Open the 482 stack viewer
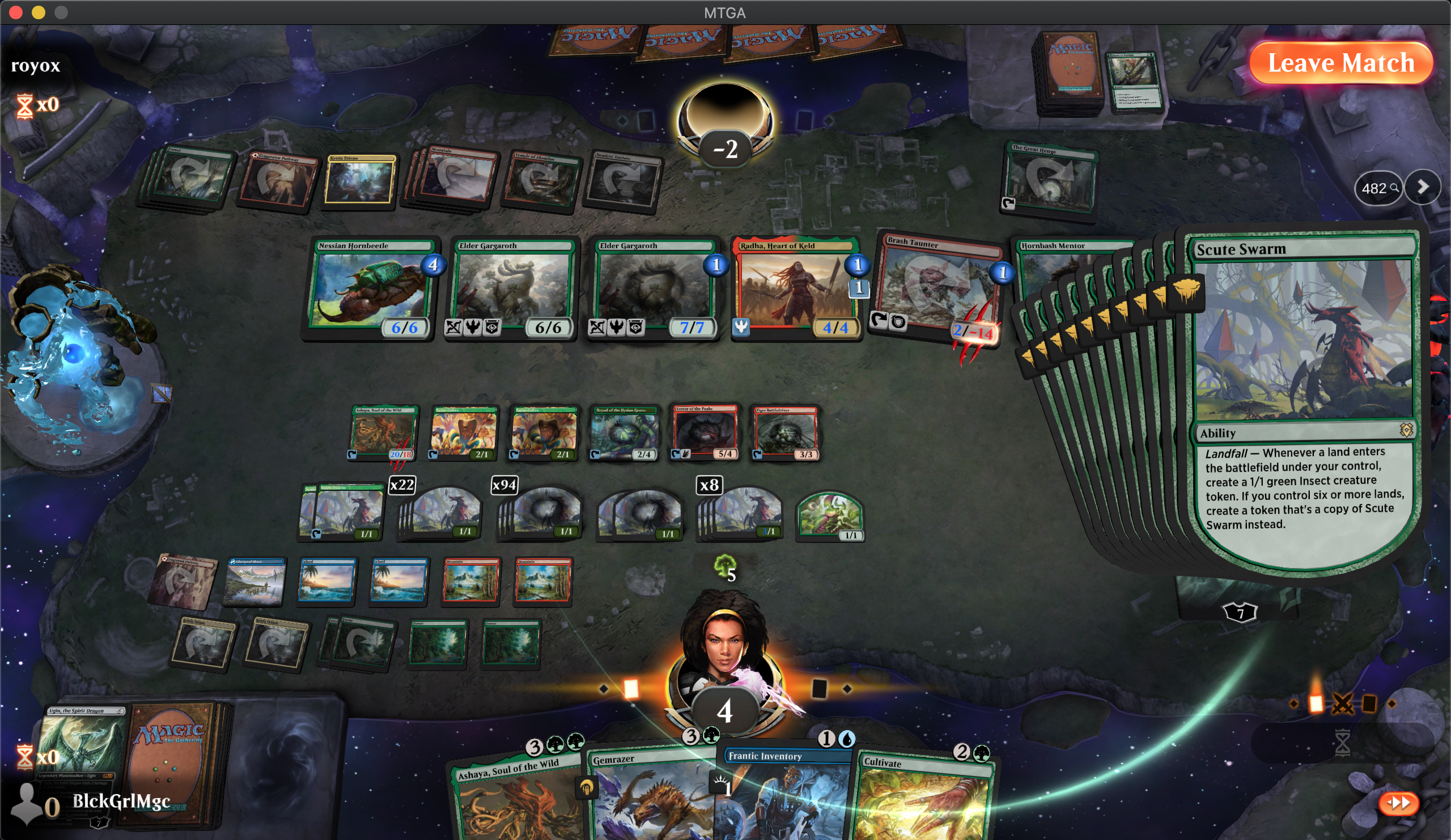Screen dimensions: 1451x840 tap(1378, 188)
